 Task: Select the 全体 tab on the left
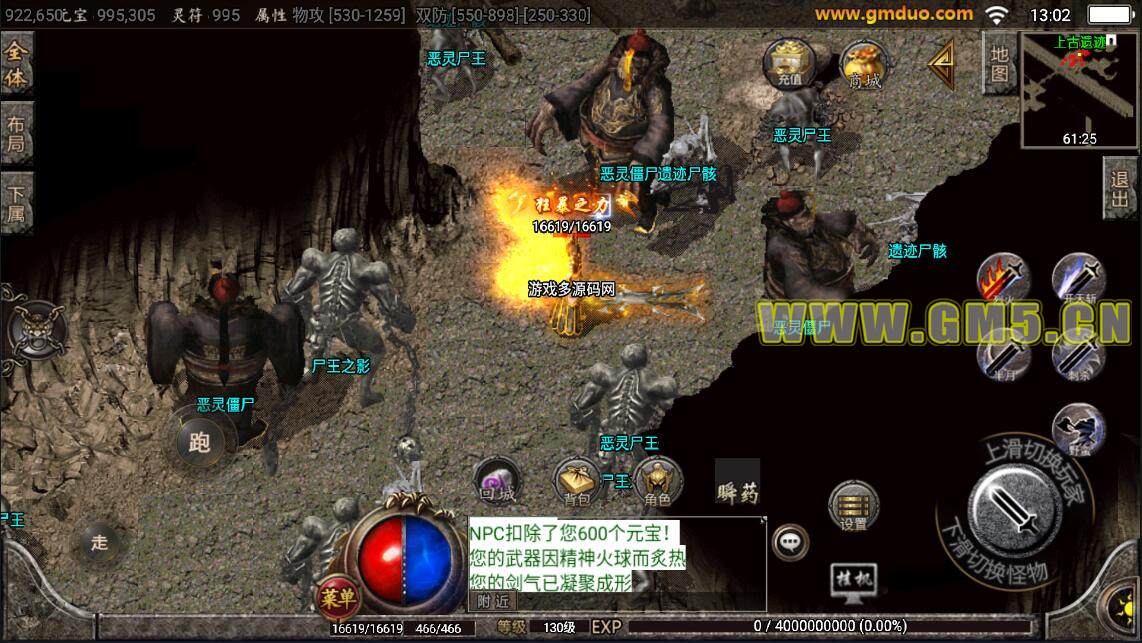(16, 64)
